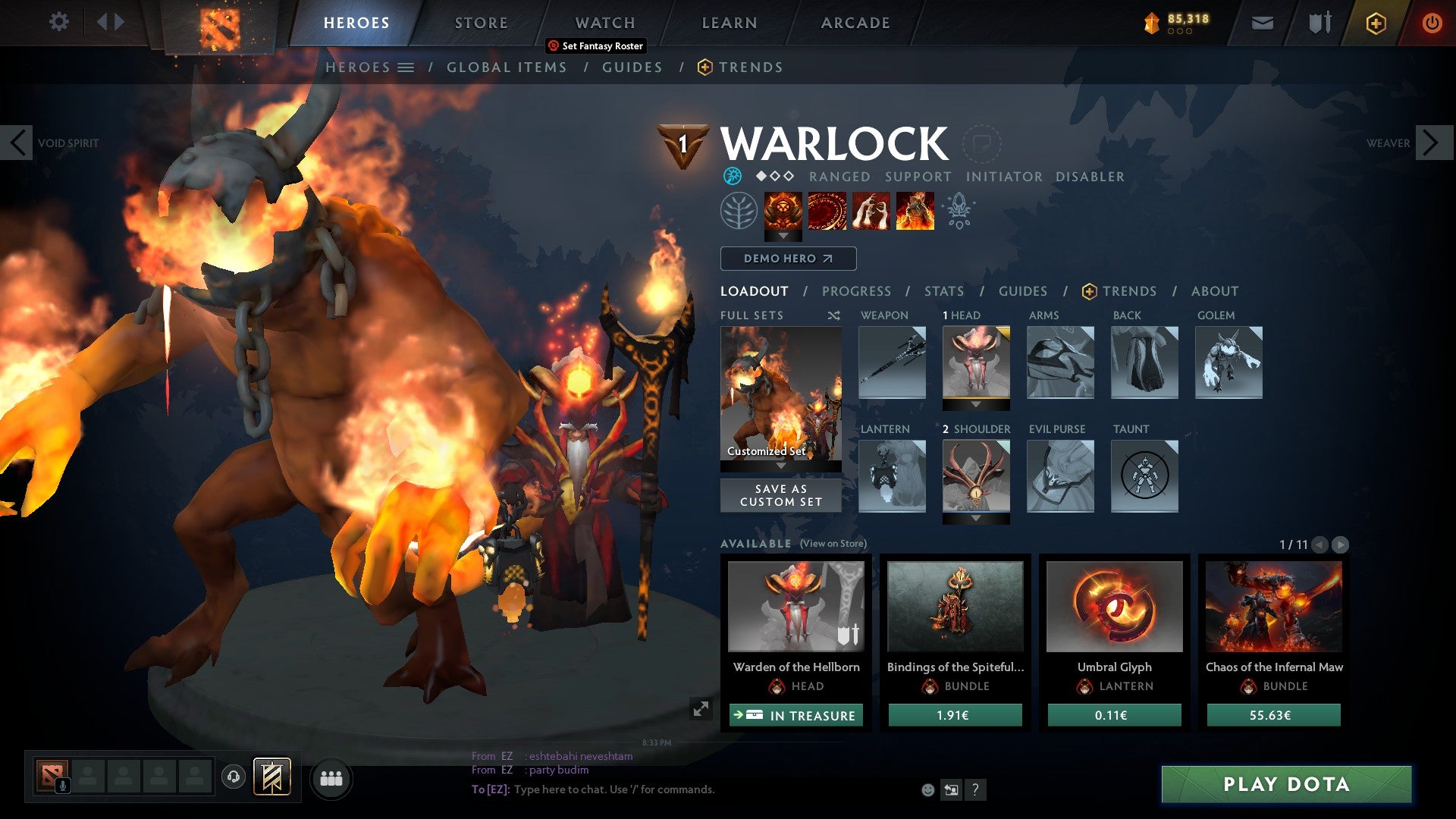This screenshot has width=1456, height=819.
Task: Toggle the microphone on your party slot
Action: [x=63, y=783]
